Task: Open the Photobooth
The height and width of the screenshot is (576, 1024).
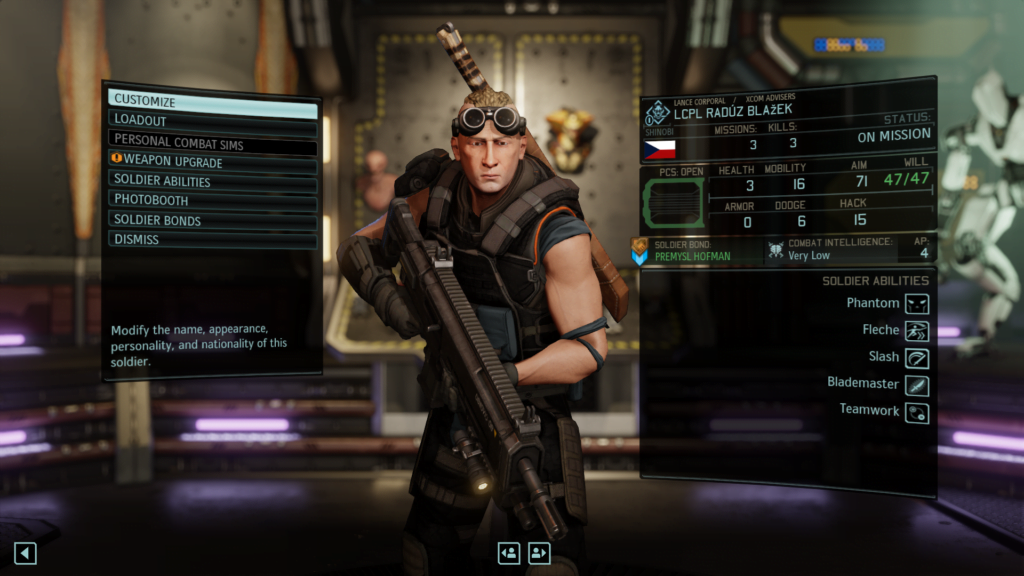Action: coord(212,200)
